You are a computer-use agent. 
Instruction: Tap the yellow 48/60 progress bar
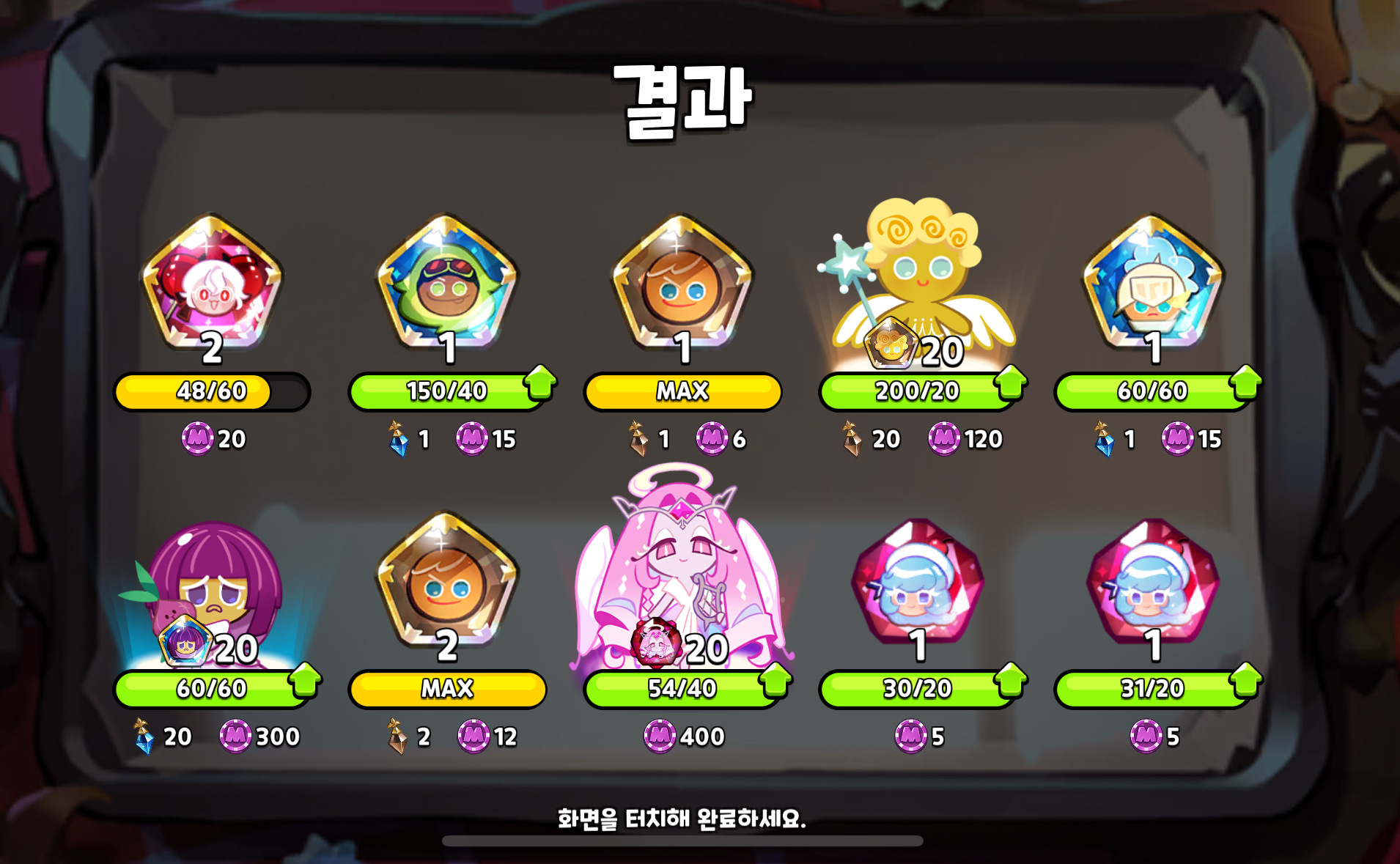[x=210, y=391]
